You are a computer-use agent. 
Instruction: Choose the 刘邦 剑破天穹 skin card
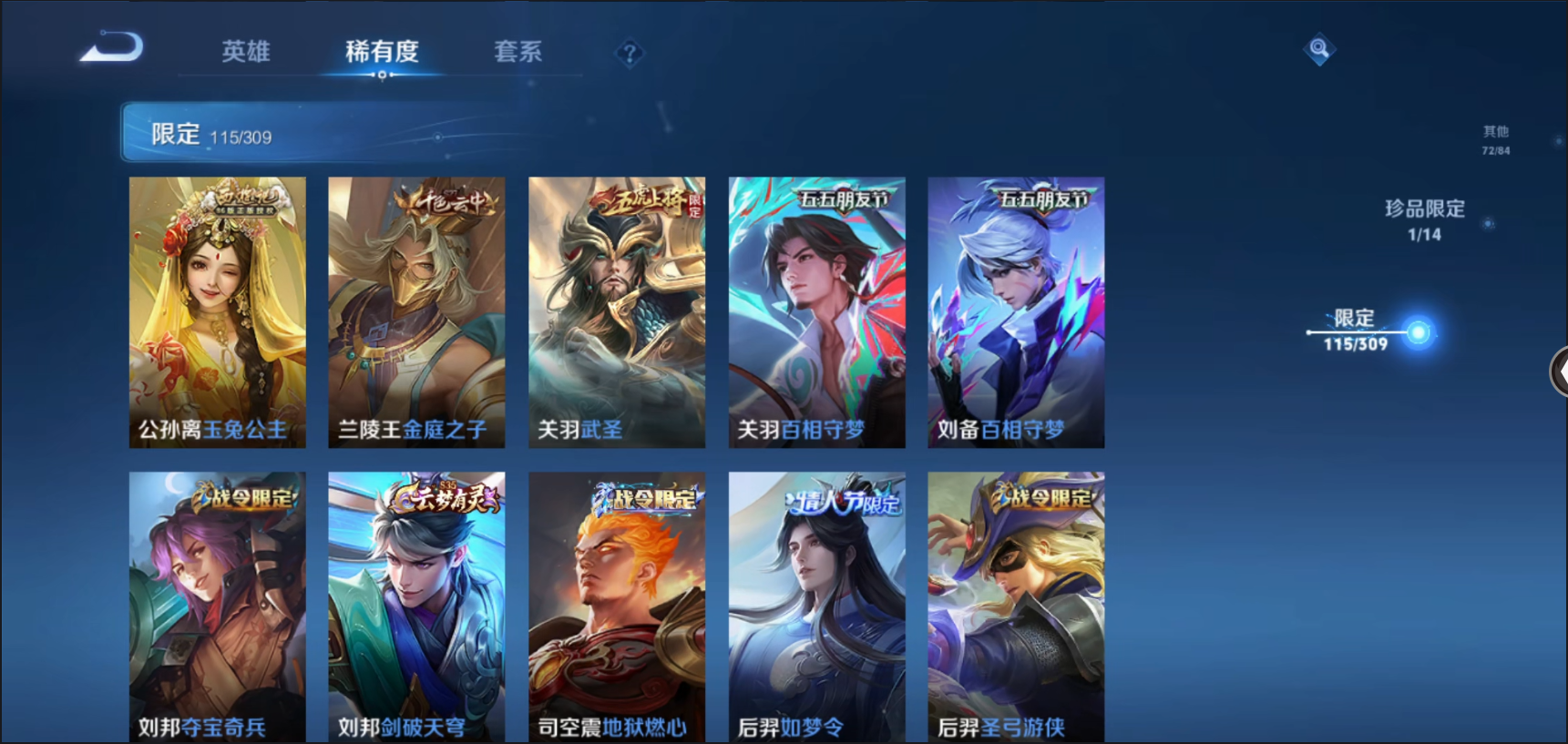click(x=416, y=606)
